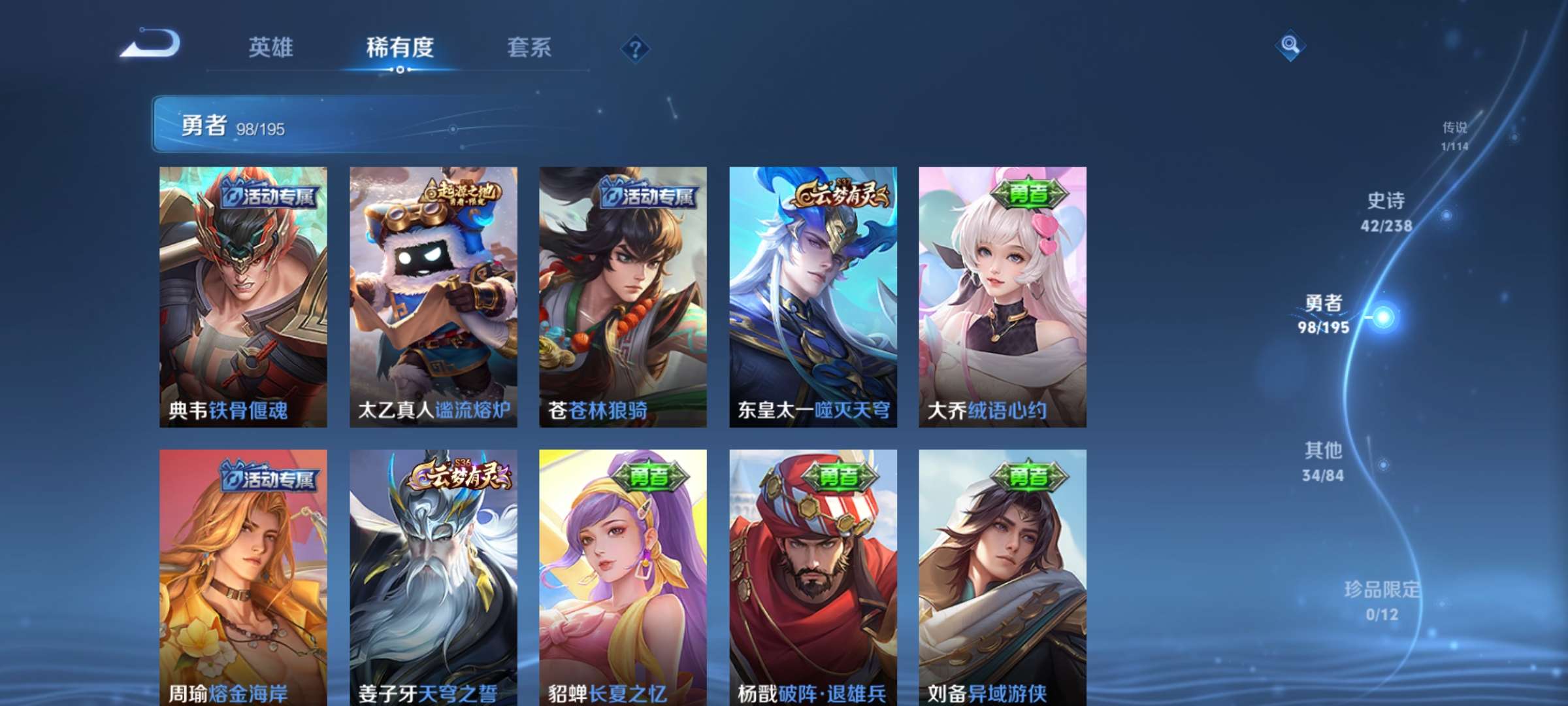Open the 周瑜 熔金海岸 skin card
Screen dimensions: 1568x706
(243, 577)
